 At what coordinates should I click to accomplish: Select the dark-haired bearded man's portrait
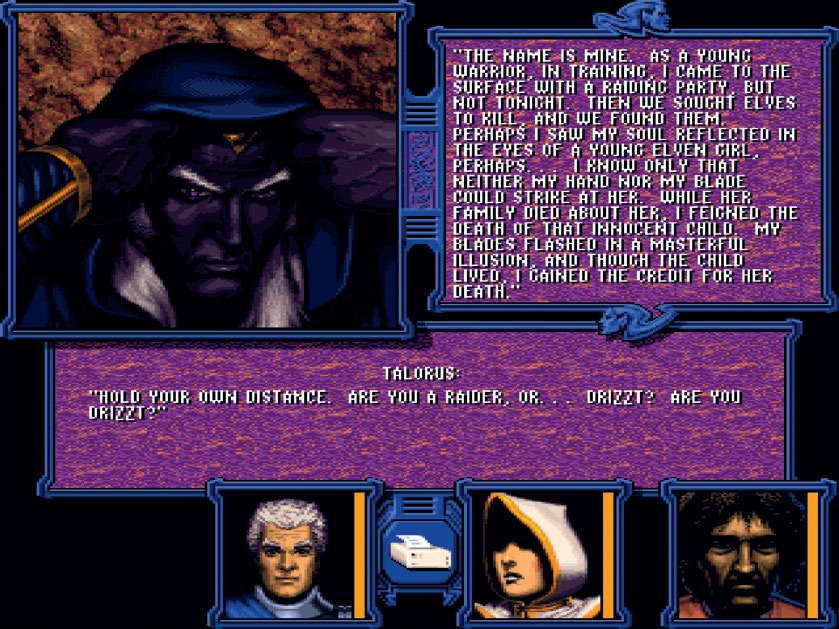(740, 555)
